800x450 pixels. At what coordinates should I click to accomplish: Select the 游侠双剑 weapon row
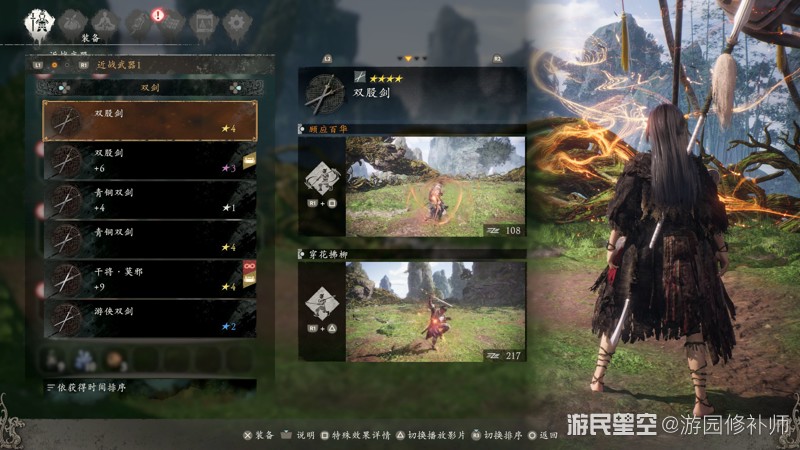[x=150, y=318]
